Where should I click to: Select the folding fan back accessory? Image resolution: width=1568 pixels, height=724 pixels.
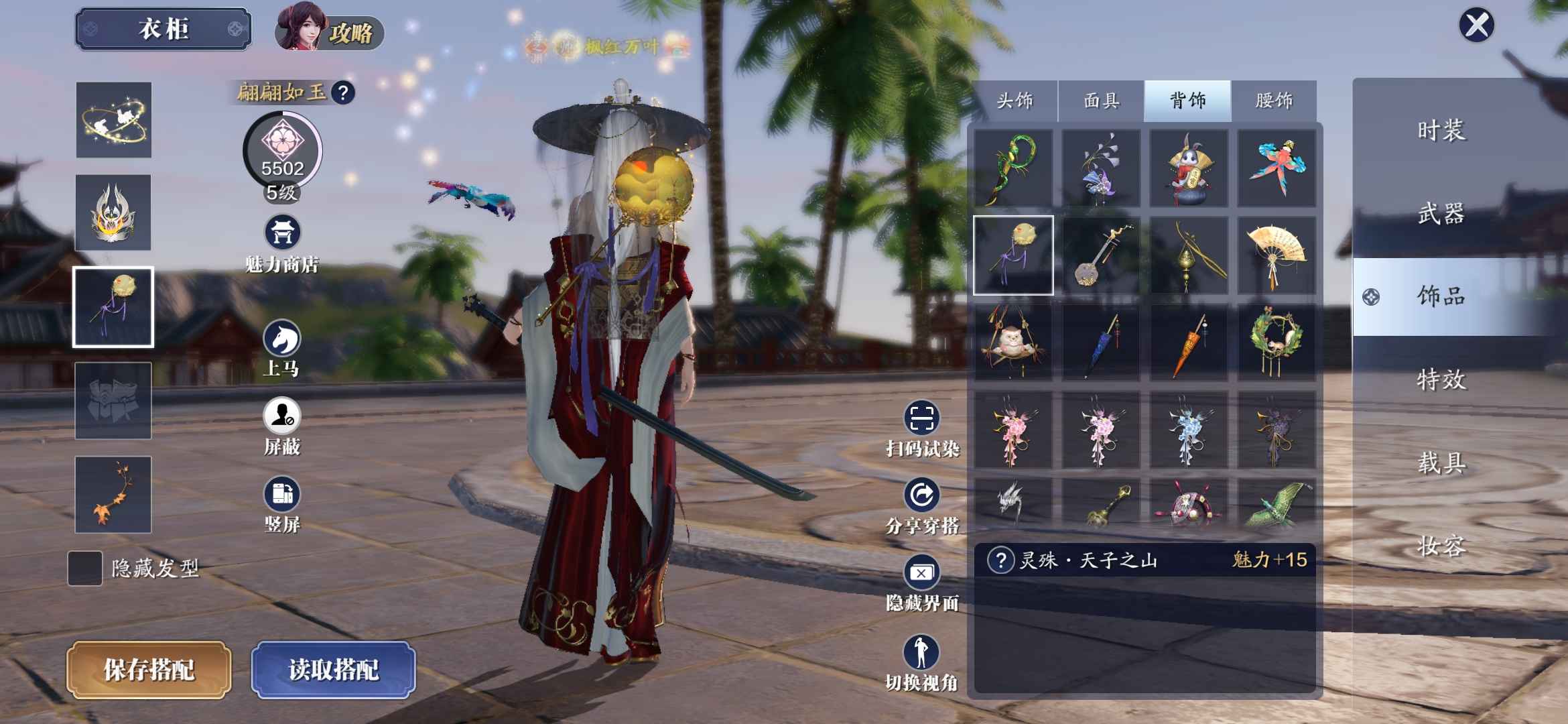pyautogui.click(x=1276, y=255)
